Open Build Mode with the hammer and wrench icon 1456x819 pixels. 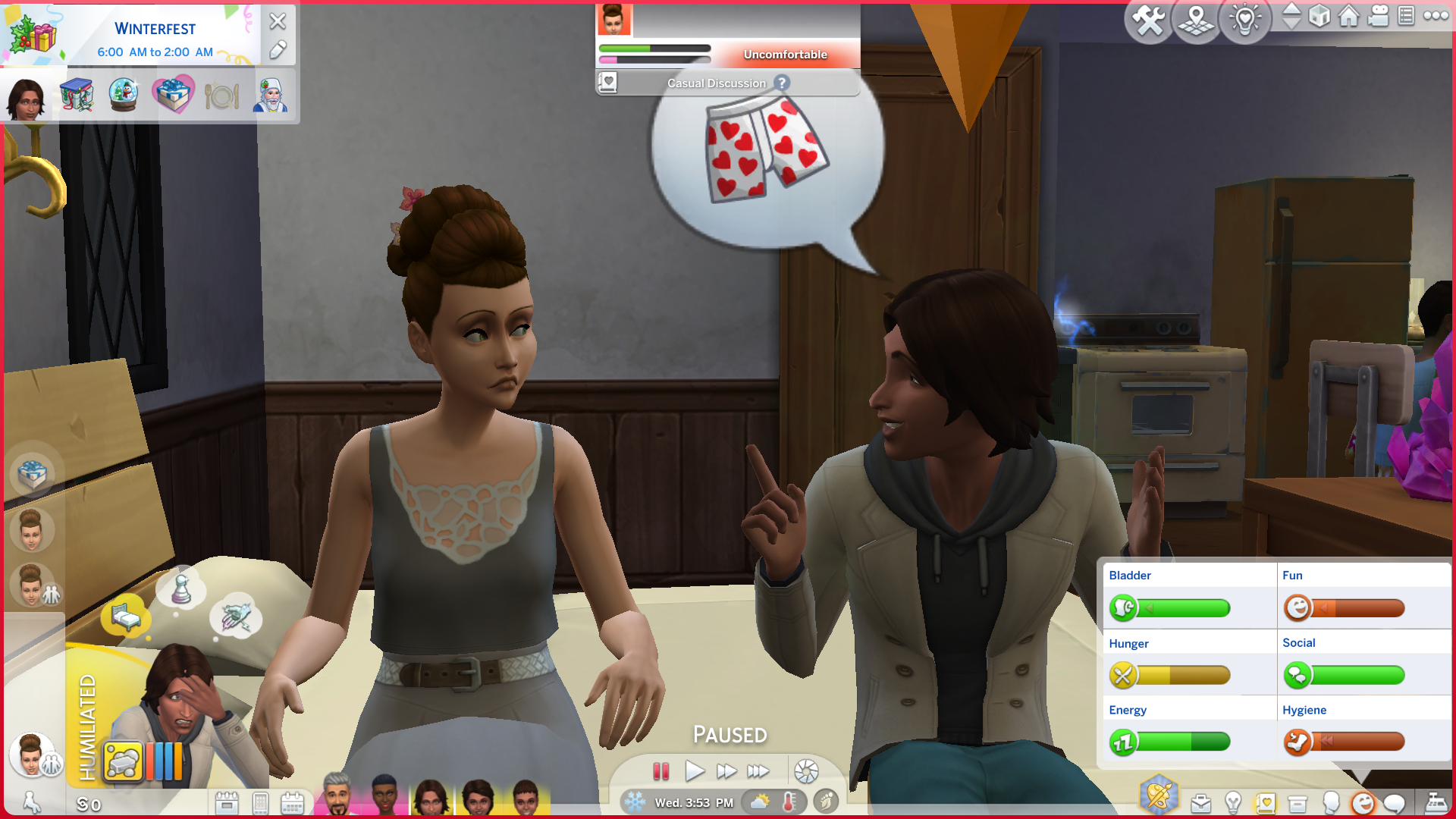point(1148,20)
